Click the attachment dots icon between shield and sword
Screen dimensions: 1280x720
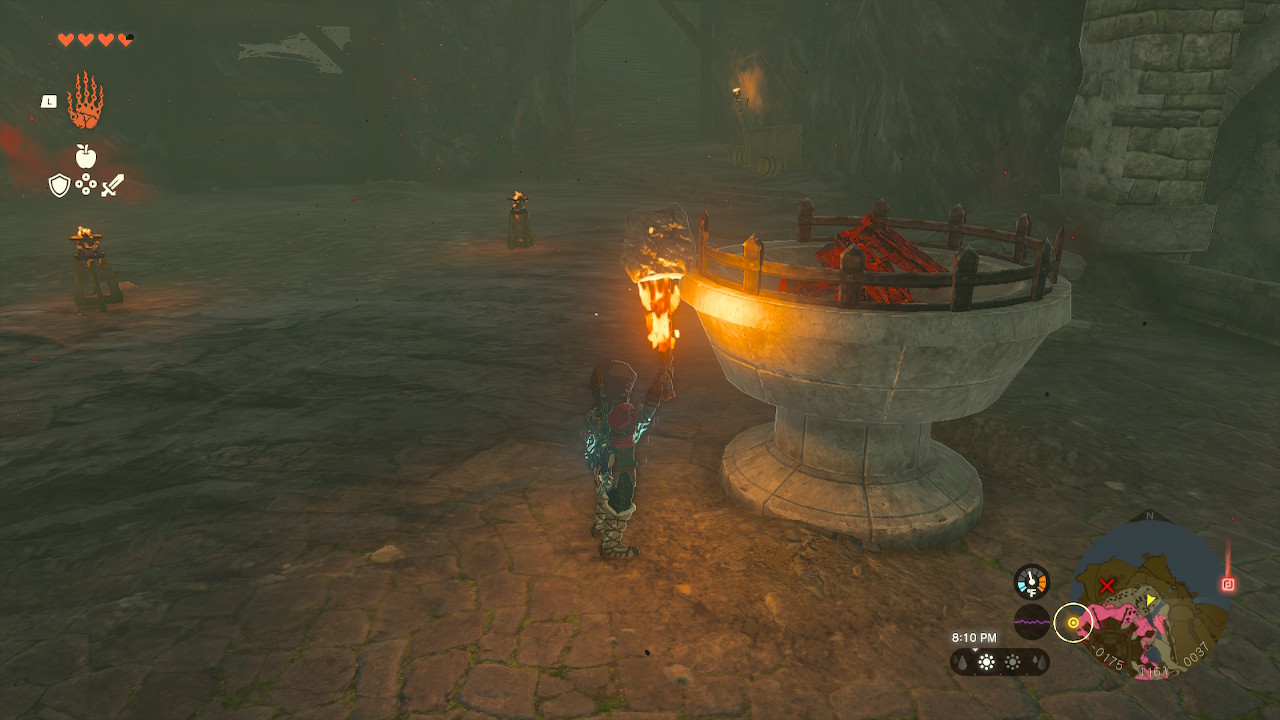[x=85, y=184]
